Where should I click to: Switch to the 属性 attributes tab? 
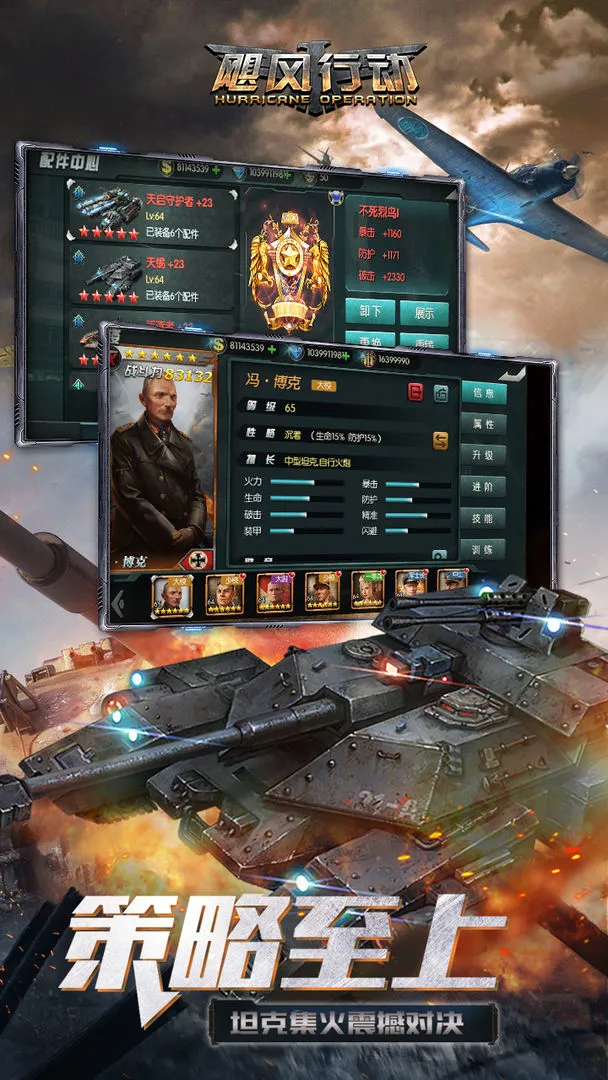(x=484, y=425)
